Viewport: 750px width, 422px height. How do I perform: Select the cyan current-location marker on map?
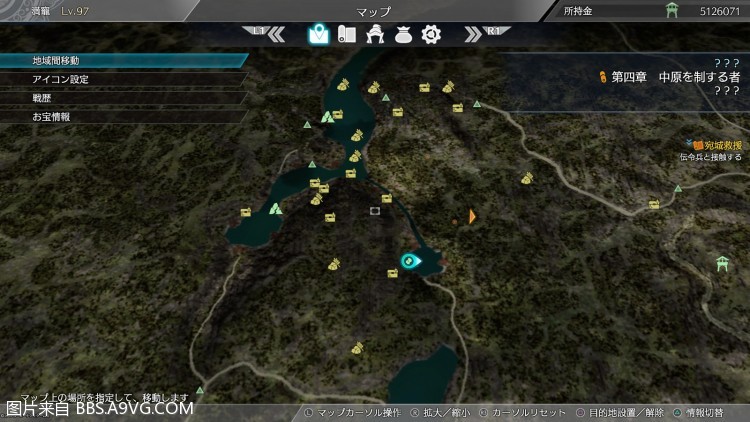click(x=409, y=261)
